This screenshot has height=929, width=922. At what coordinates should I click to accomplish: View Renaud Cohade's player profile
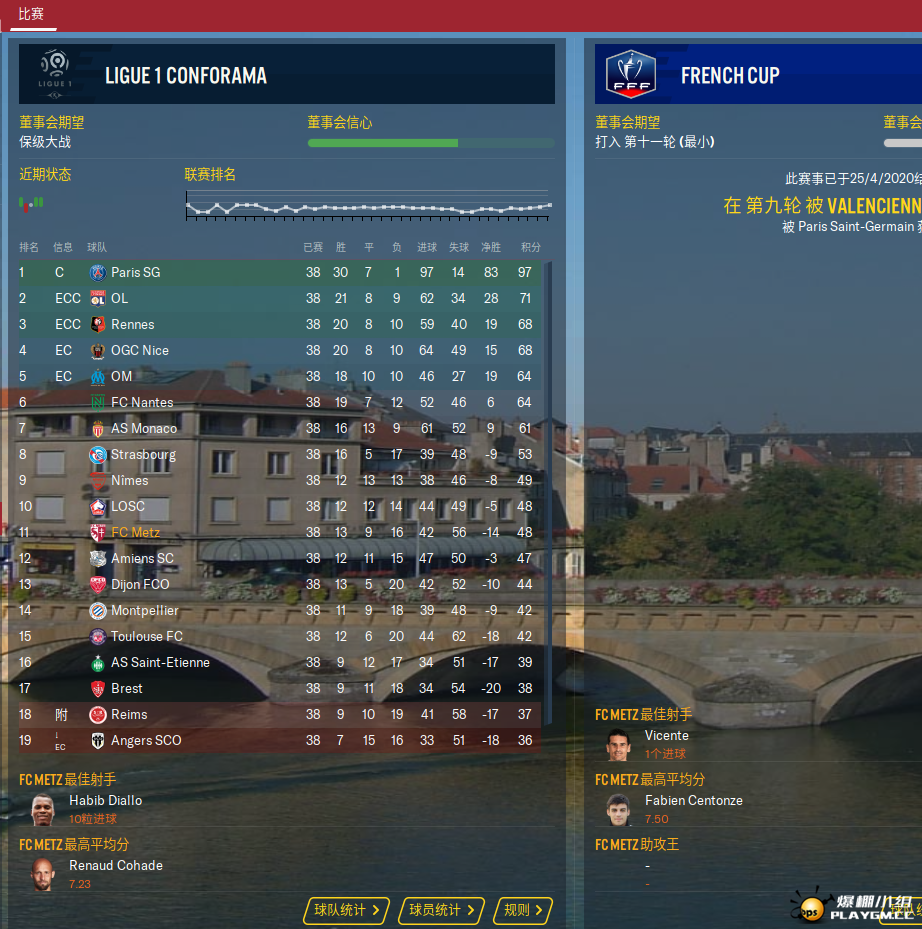coord(115,865)
